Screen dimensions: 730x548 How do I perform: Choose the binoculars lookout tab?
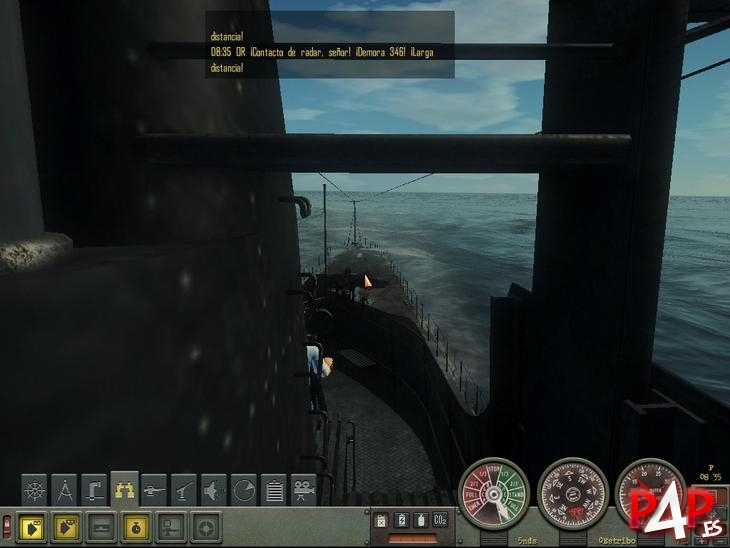[x=125, y=489]
